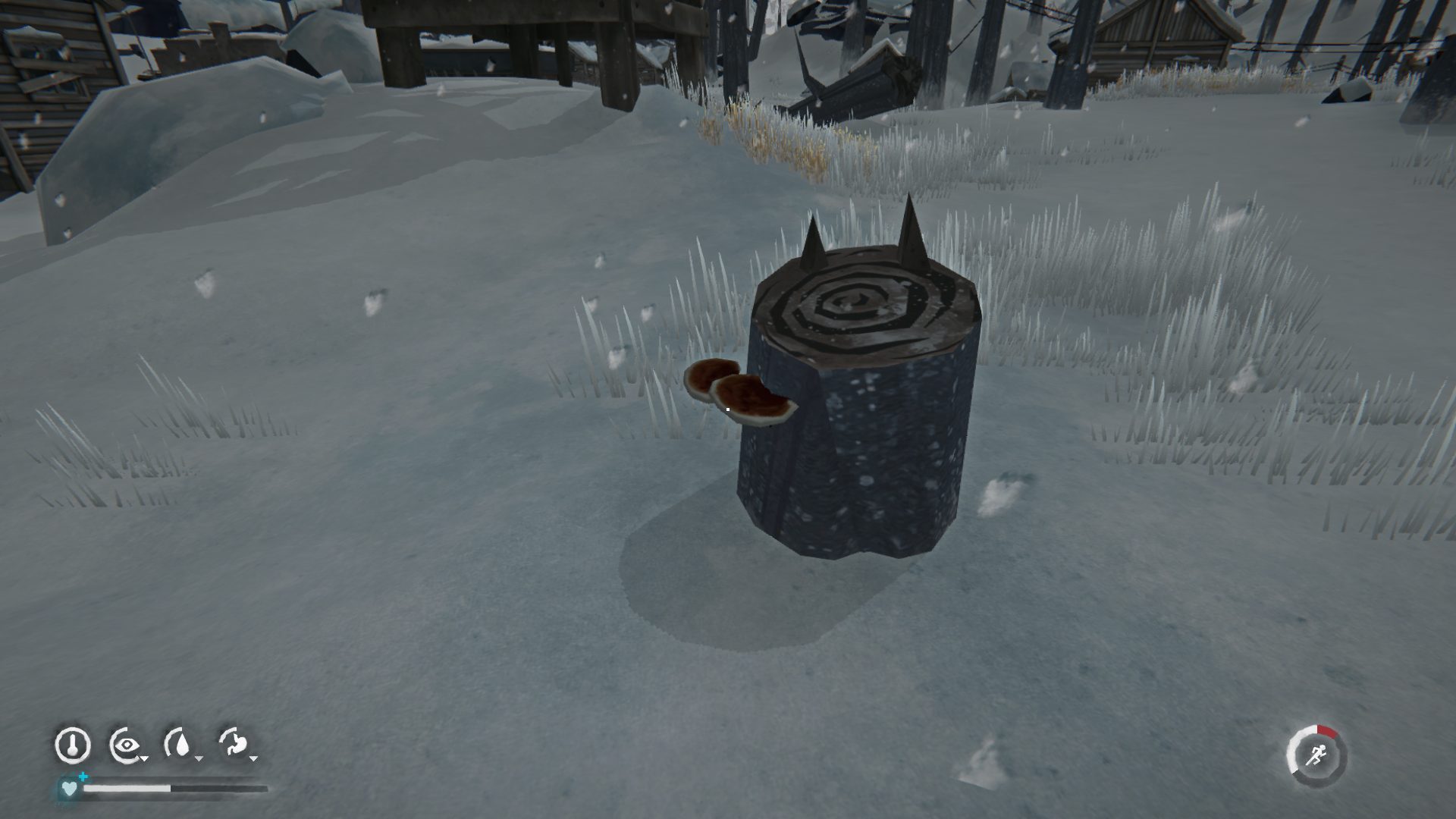
Task: Click the running figure sprint stamina icon
Action: (1317, 756)
